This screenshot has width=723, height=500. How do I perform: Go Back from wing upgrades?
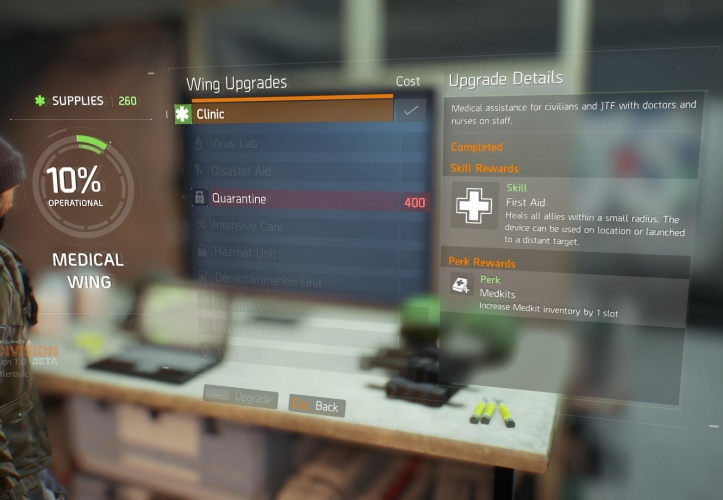tap(316, 406)
